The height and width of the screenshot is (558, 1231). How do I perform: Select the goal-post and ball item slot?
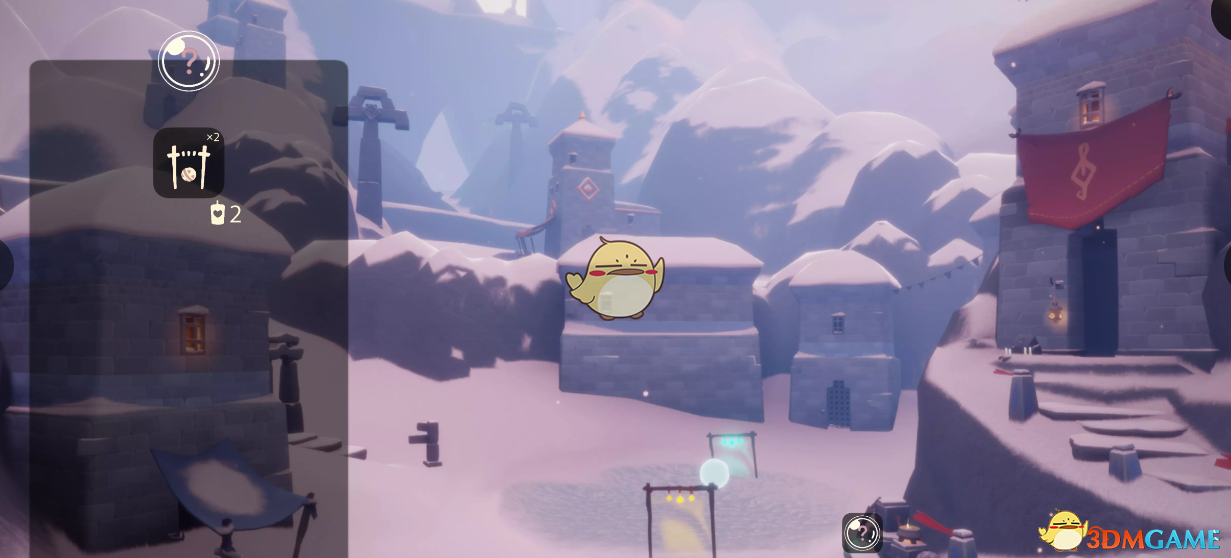pos(188,162)
